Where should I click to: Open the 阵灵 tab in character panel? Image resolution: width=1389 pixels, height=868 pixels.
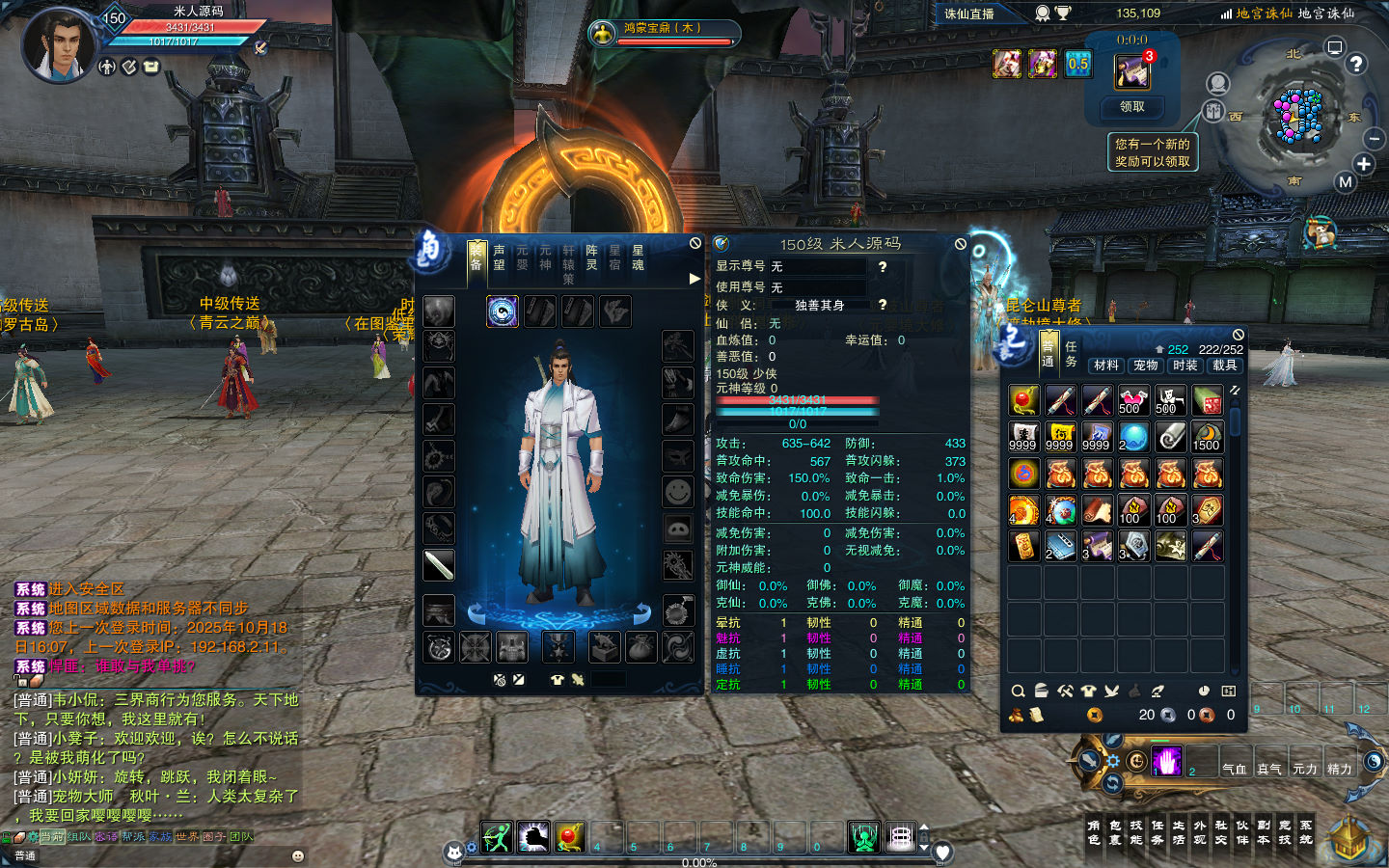pyautogui.click(x=591, y=258)
